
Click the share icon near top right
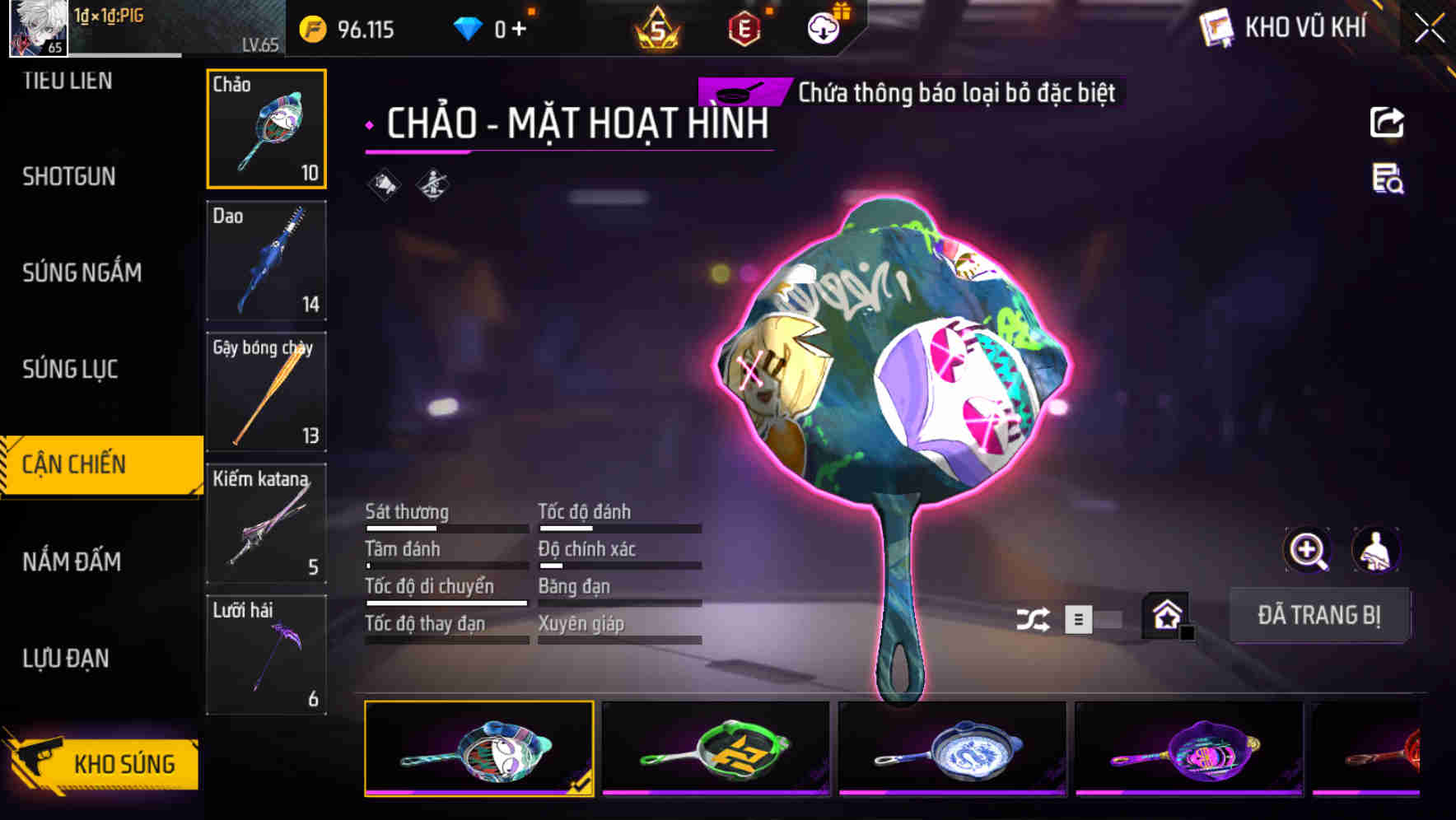pos(1386,121)
